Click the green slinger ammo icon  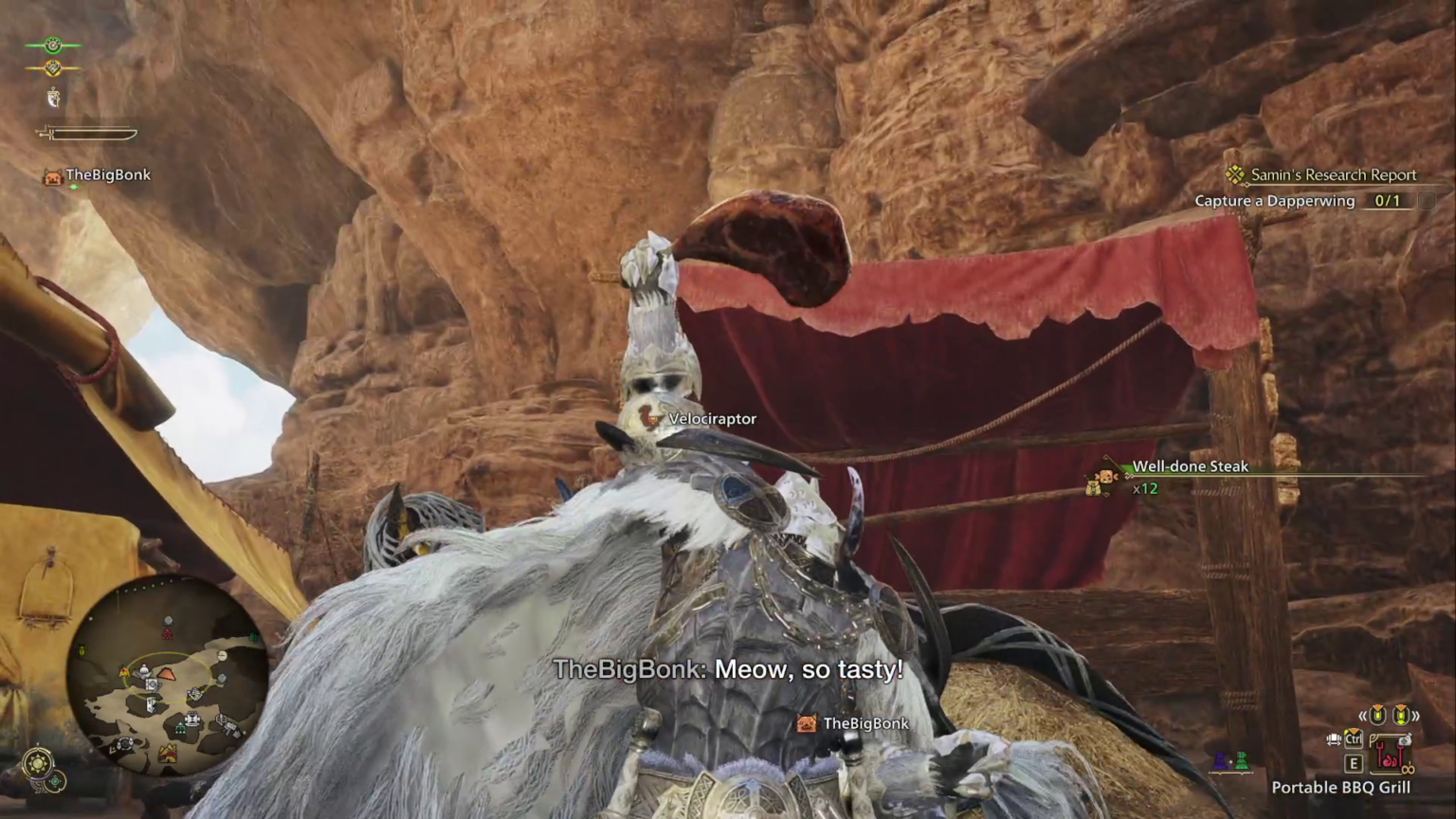pos(1242,760)
